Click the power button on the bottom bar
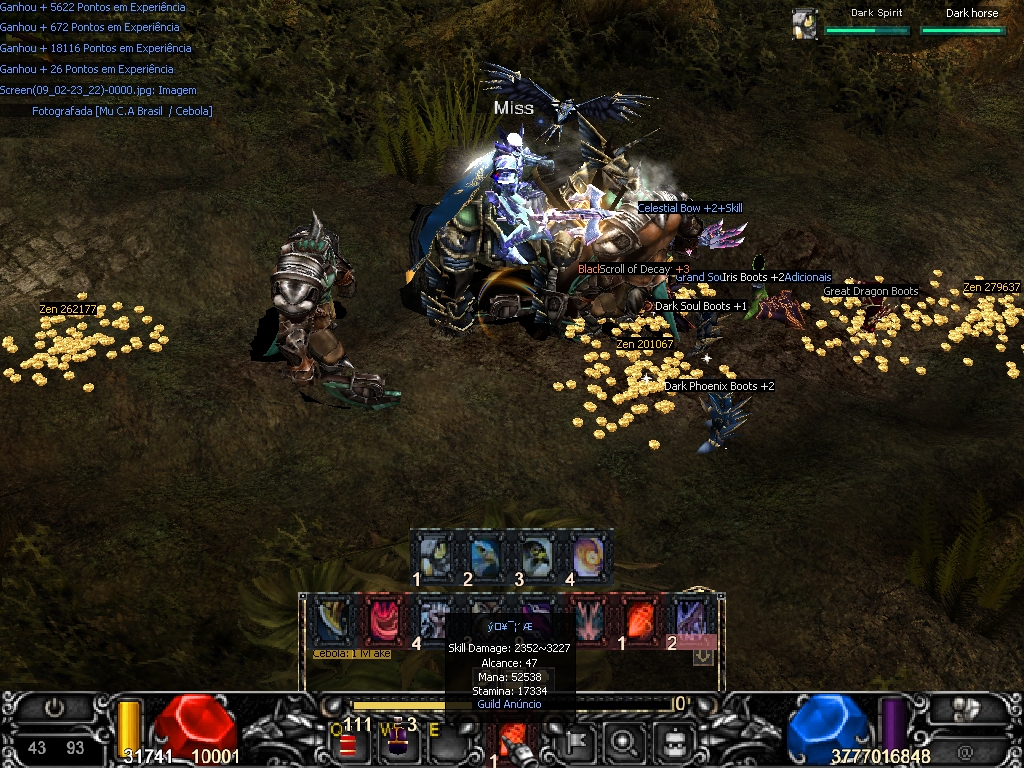 pyautogui.click(x=54, y=708)
